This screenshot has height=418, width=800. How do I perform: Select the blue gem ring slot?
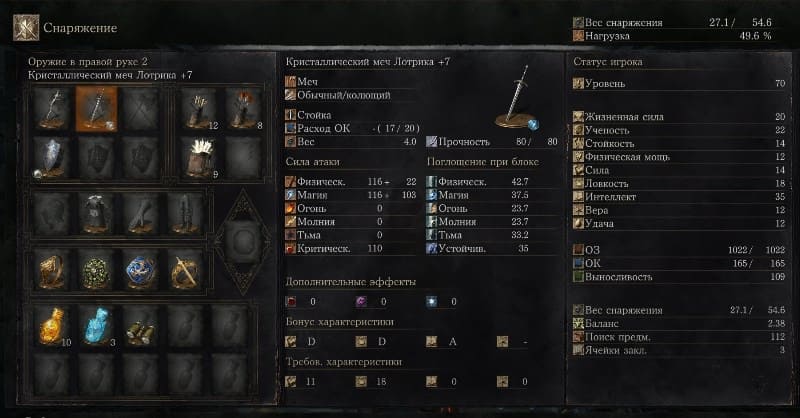click(142, 269)
